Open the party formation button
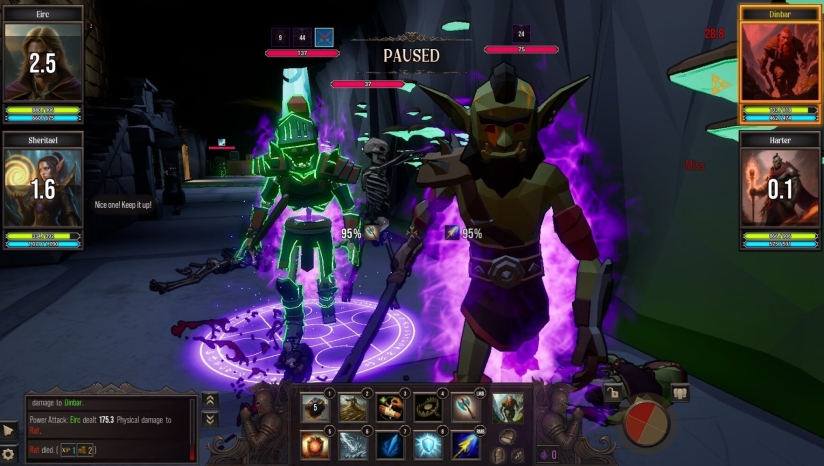The height and width of the screenshot is (466, 824). 680,393
